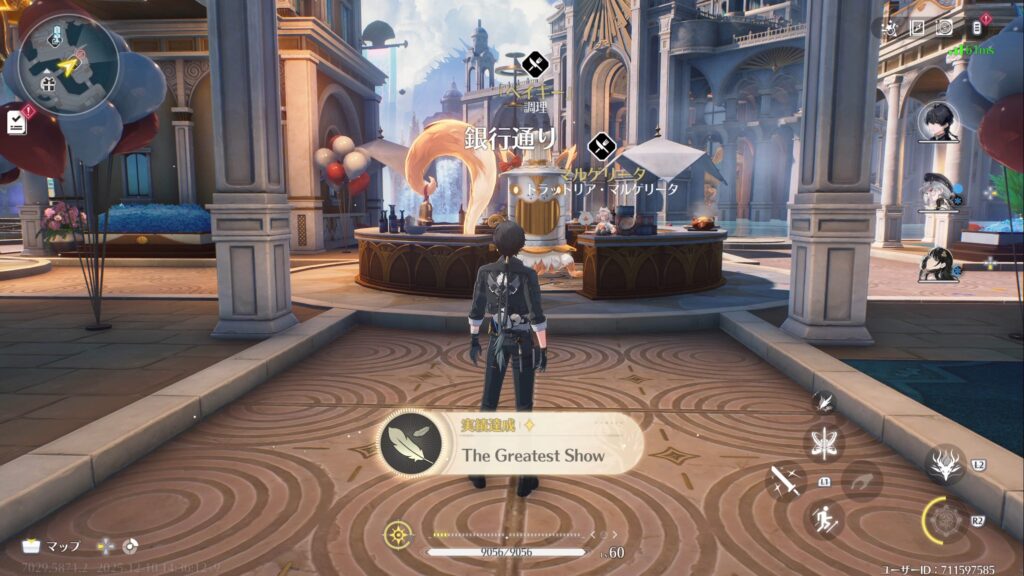
Task: Switch to the white-haired party member with hat
Action: (938, 192)
